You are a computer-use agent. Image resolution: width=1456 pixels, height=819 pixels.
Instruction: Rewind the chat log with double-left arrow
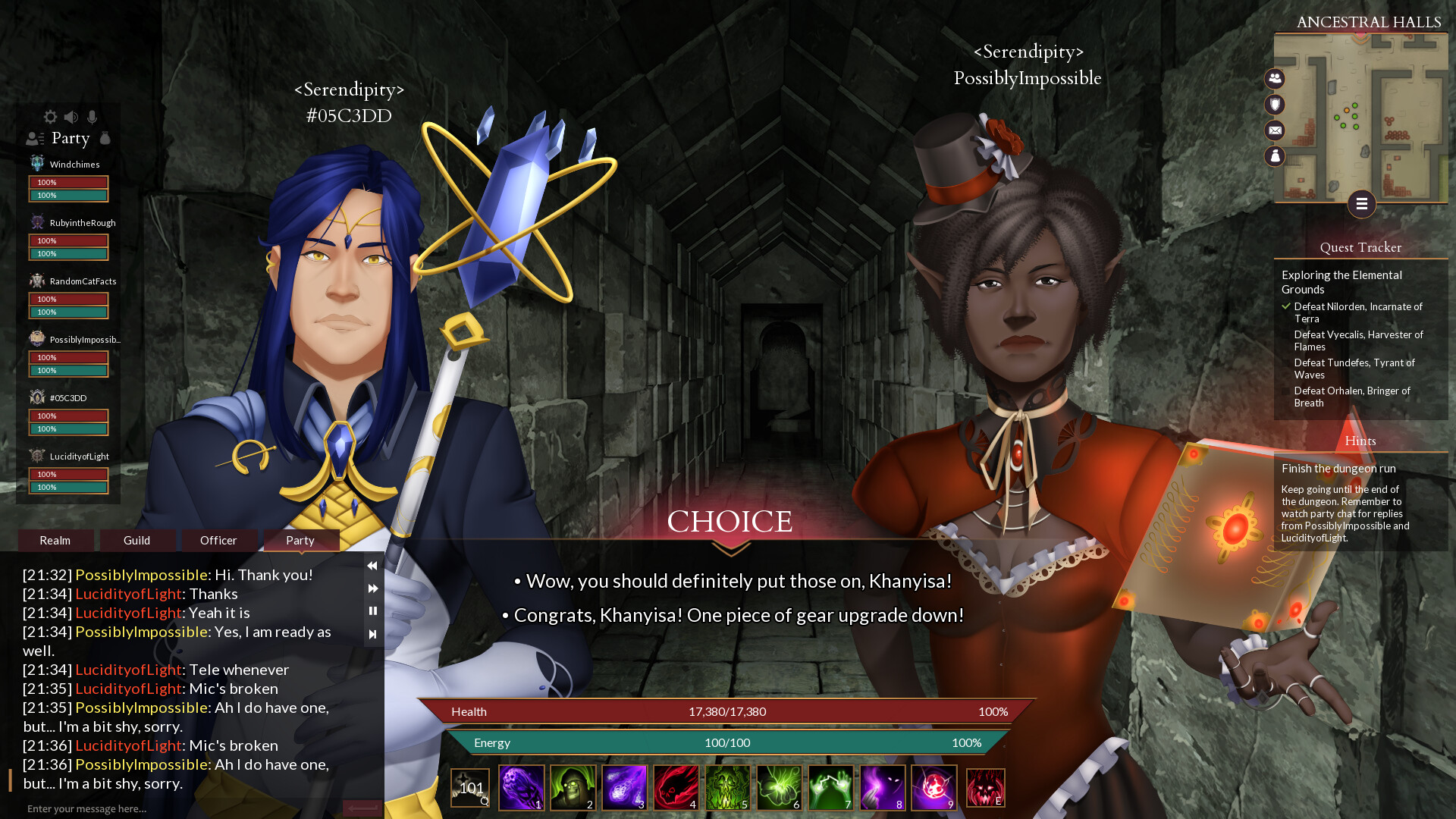(x=372, y=566)
